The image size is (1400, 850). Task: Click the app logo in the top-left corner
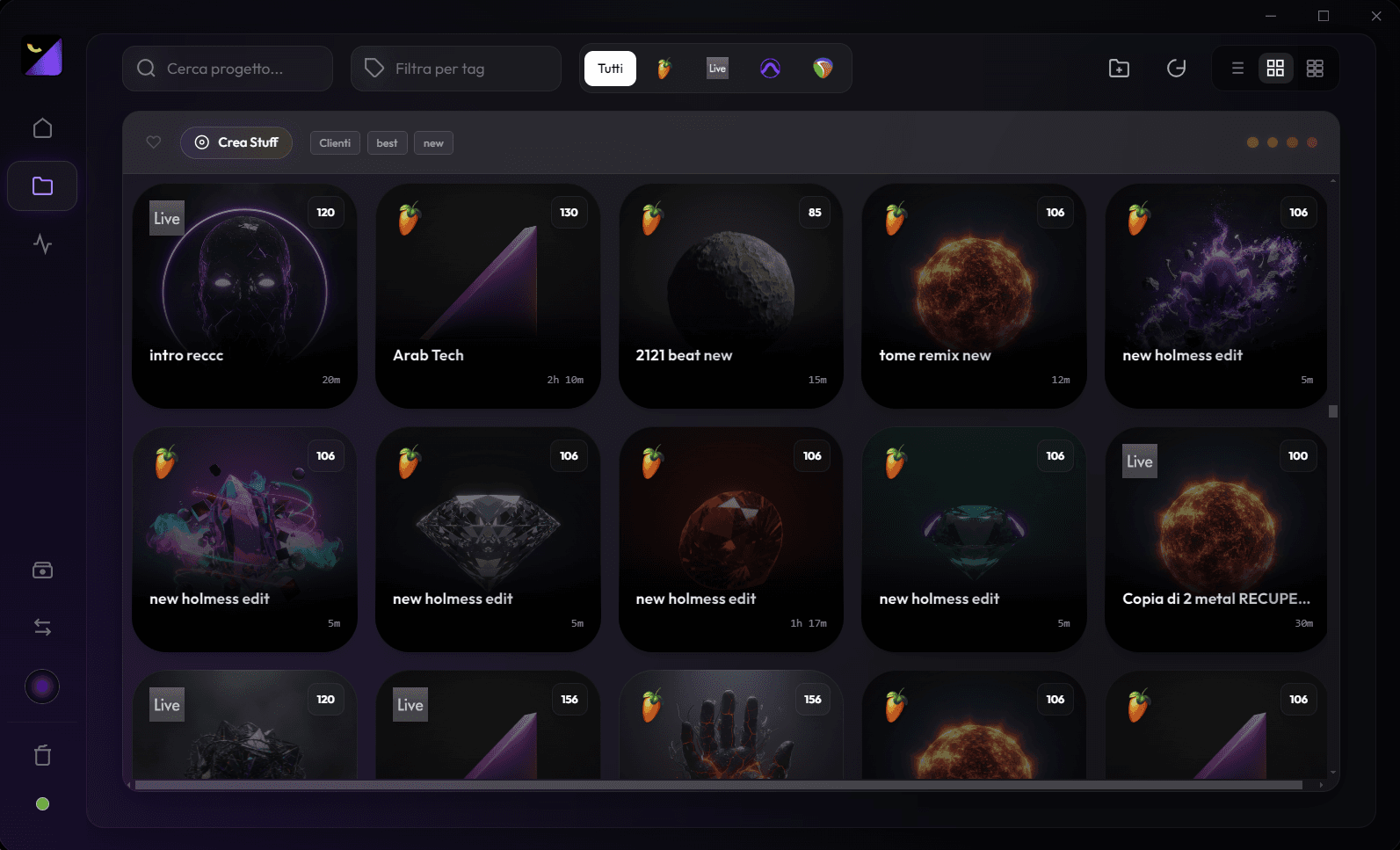pyautogui.click(x=42, y=56)
